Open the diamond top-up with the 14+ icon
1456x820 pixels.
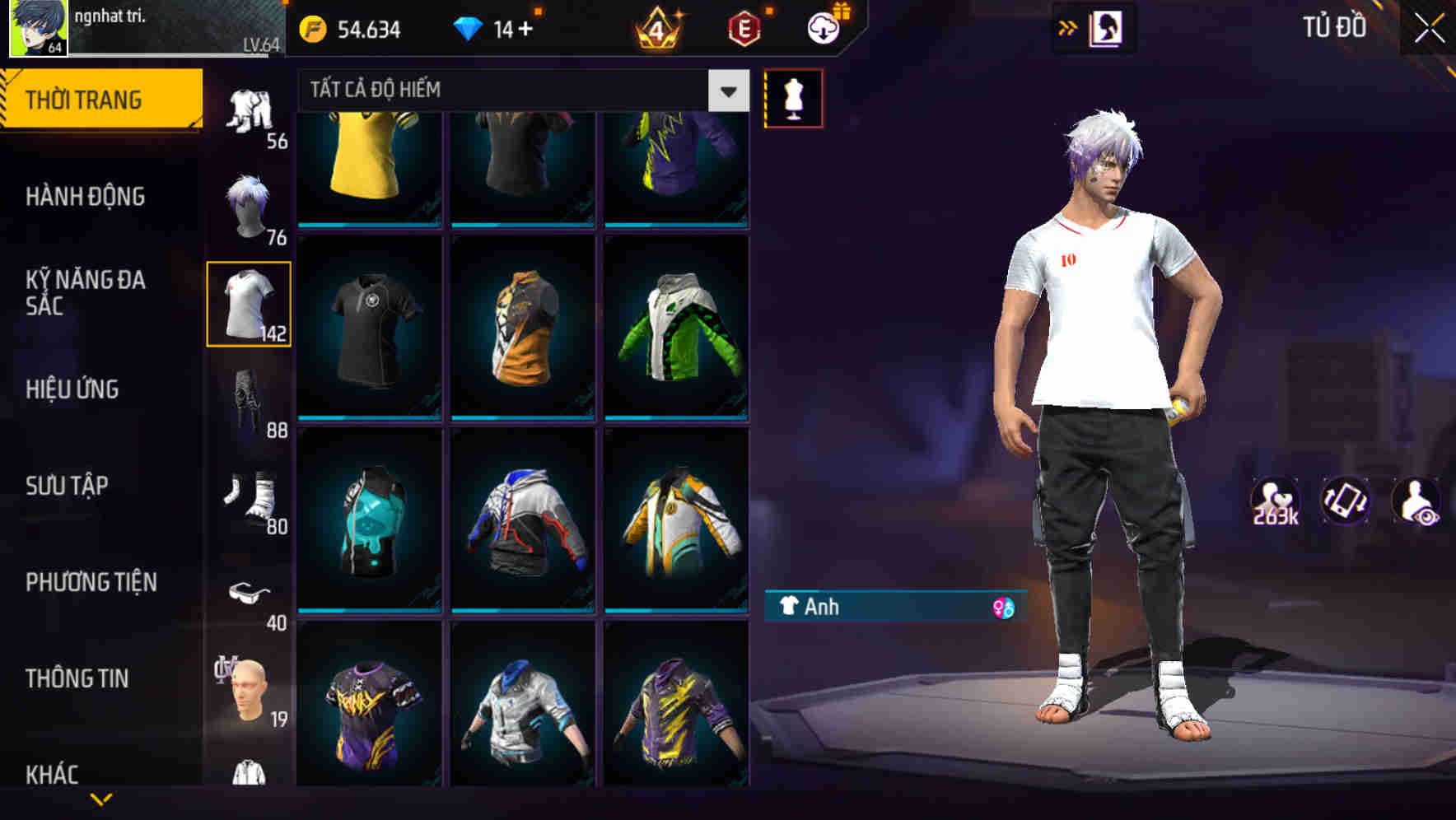(471, 27)
